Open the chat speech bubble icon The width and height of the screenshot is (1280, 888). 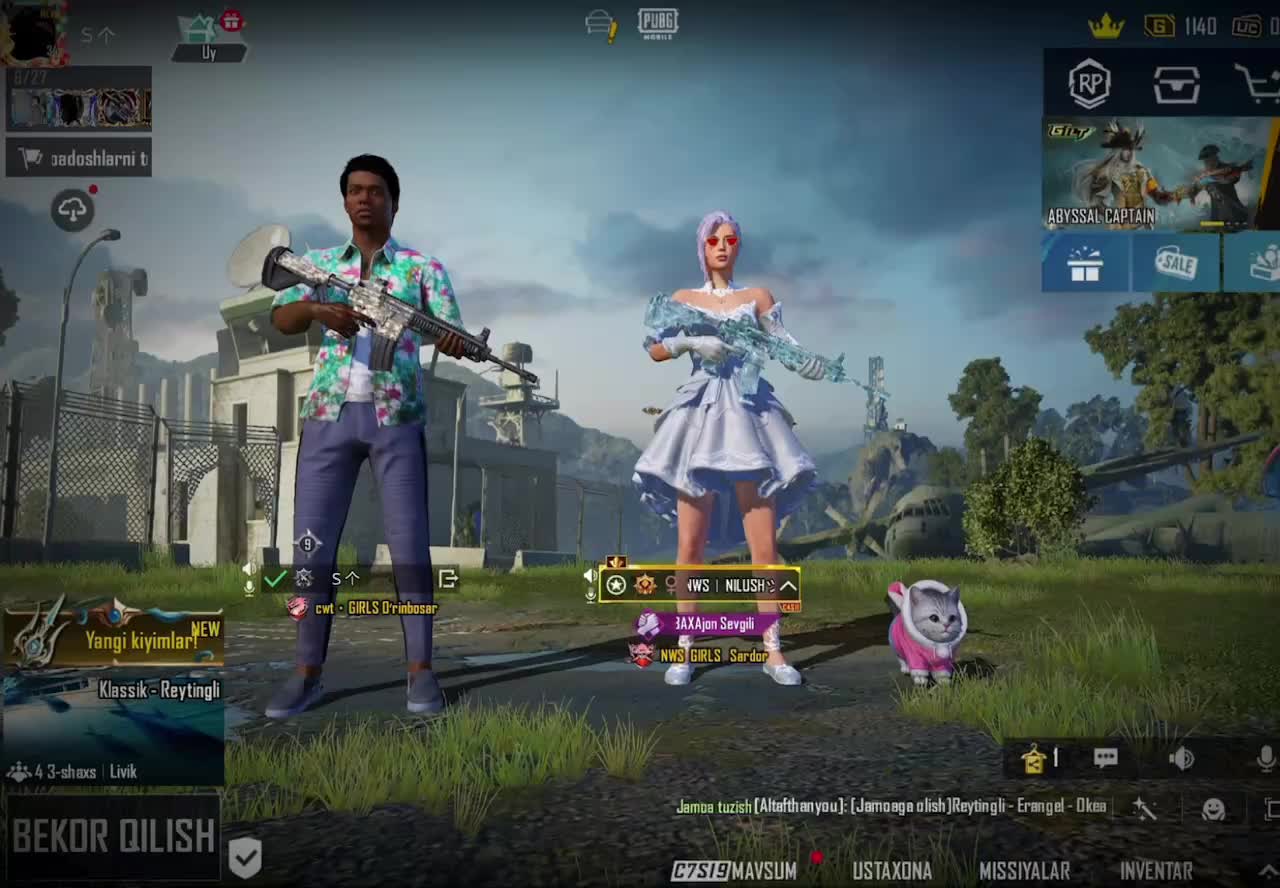tap(1105, 759)
